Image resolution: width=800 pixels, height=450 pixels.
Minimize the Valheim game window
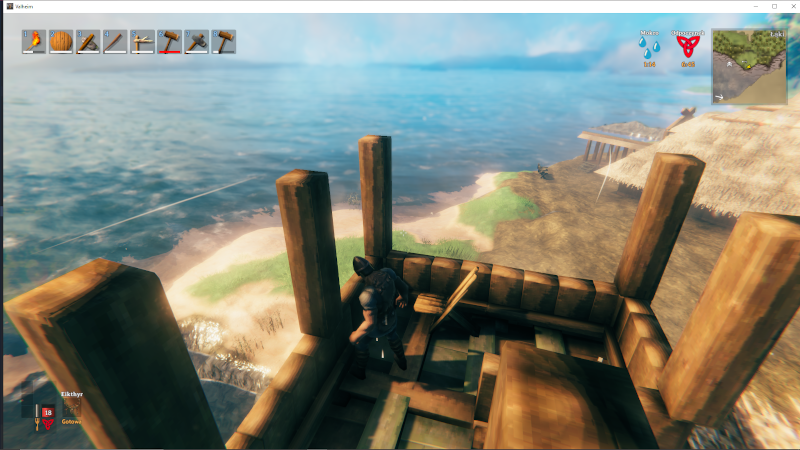click(x=753, y=6)
